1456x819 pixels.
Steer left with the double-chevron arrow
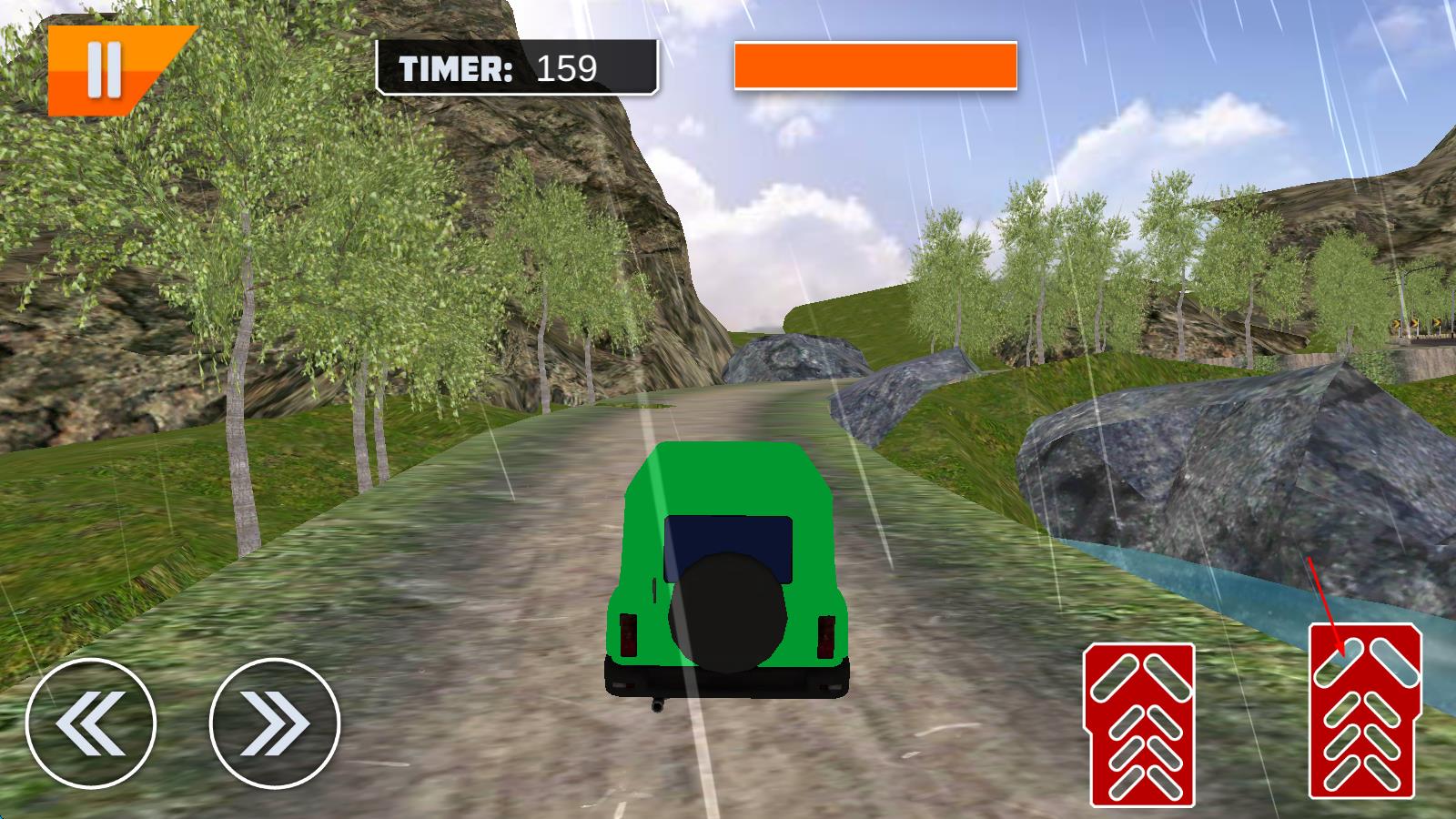pos(91,723)
